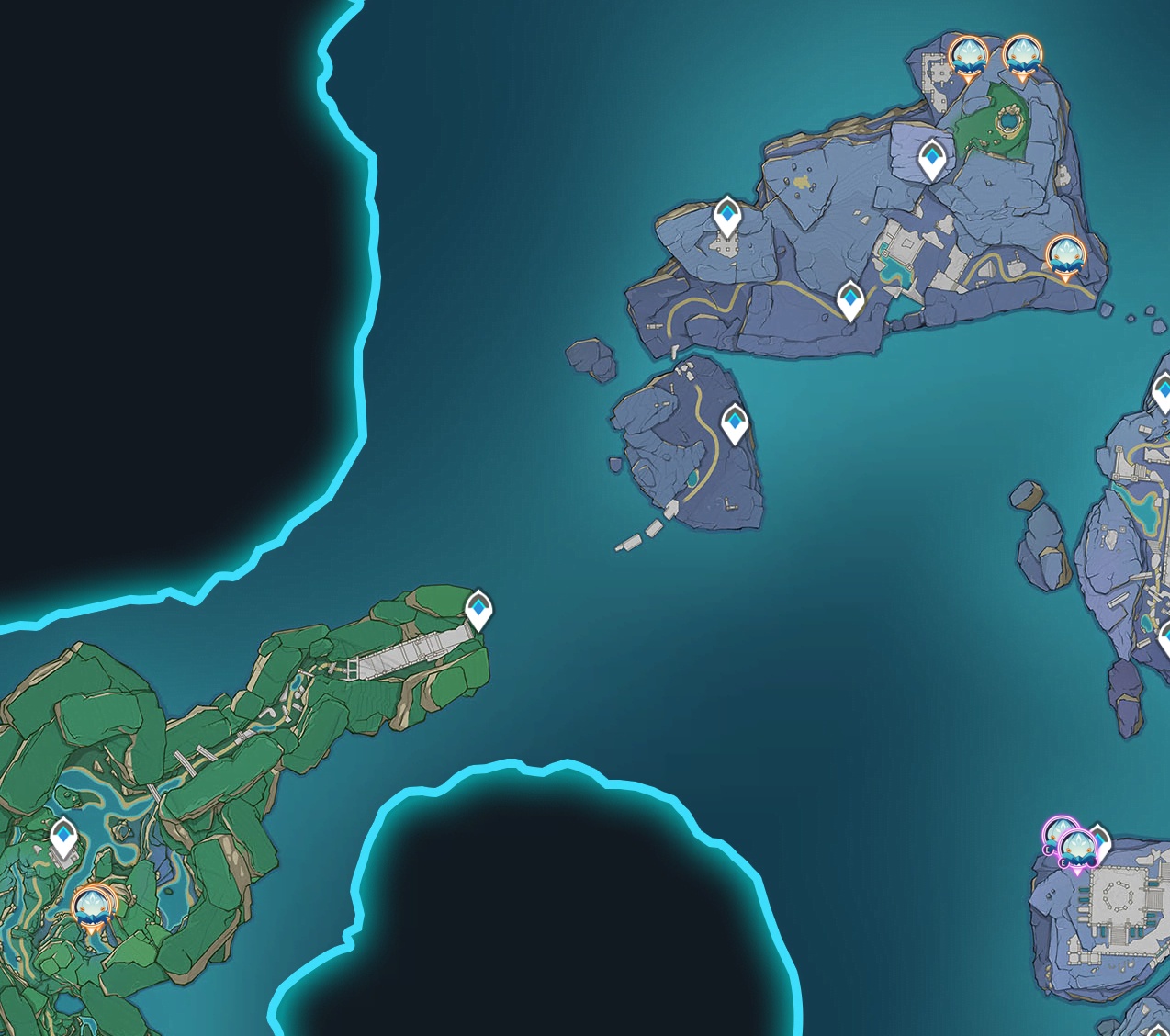Select the waypoint at the green peninsula's tip
Image resolution: width=1170 pixels, height=1036 pixels.
pos(478,609)
